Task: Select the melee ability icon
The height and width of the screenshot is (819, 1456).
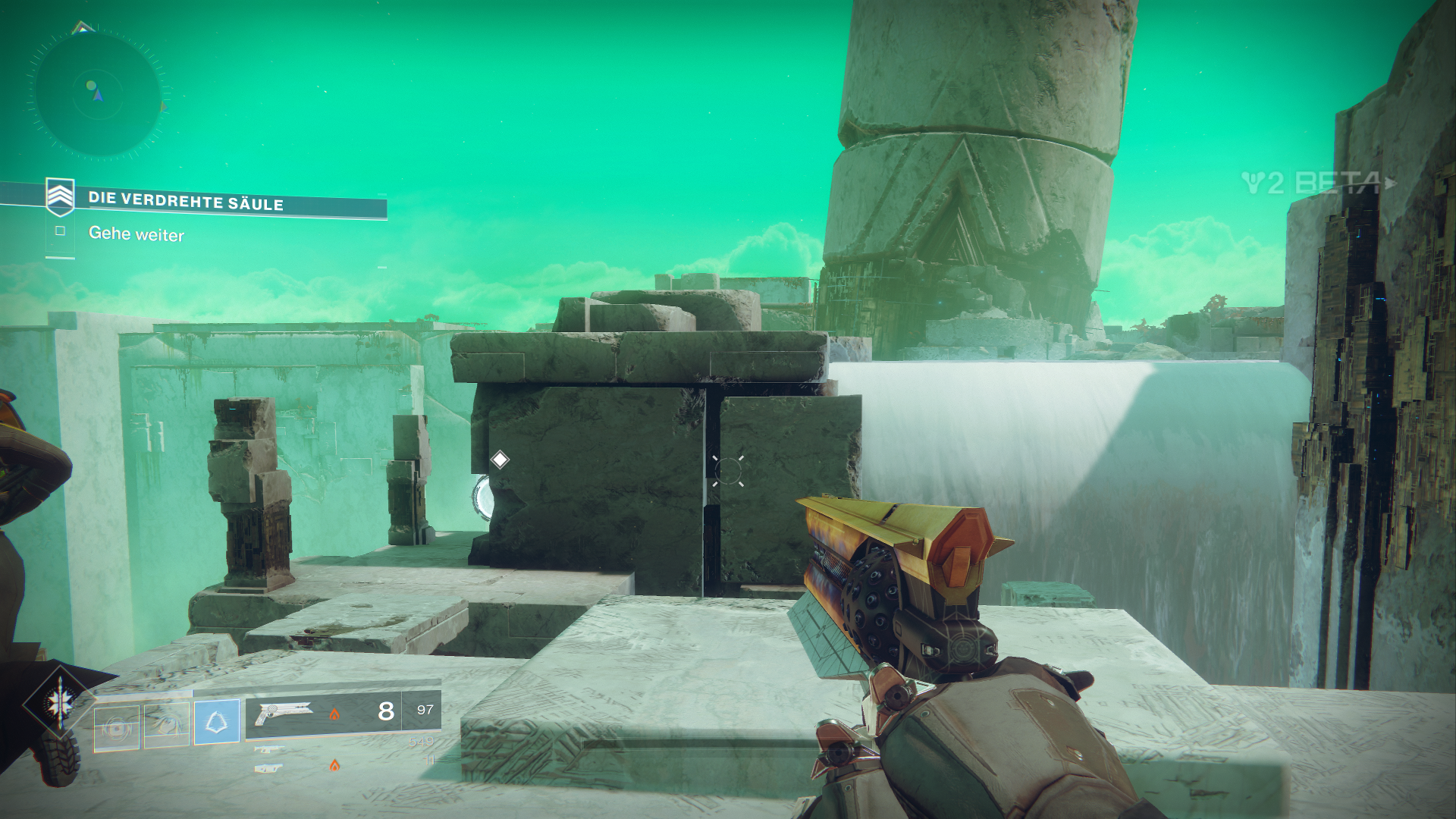Action: coord(166,726)
